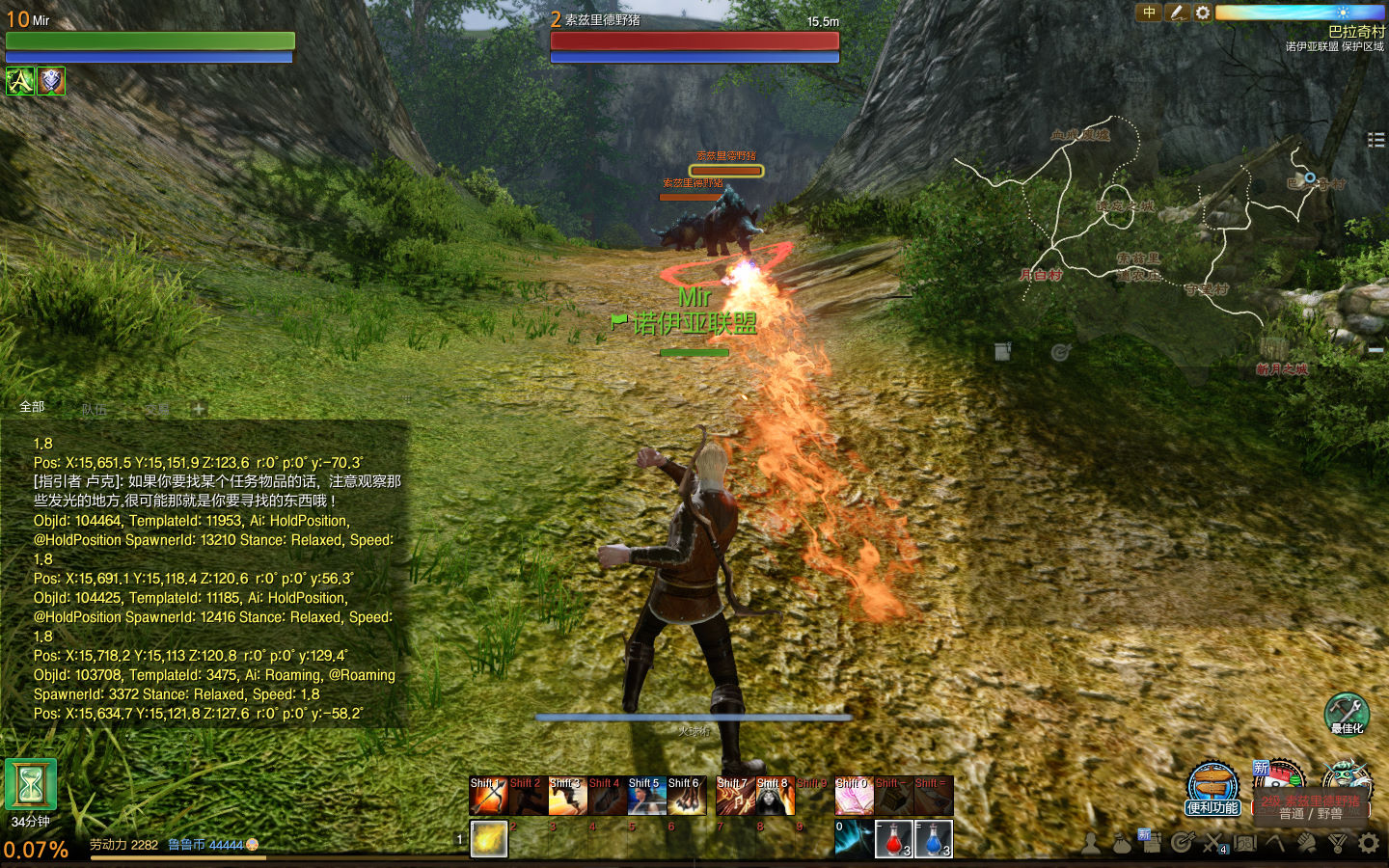Open the crossed swords menu icon
The image size is (1389, 868).
[x=1213, y=843]
